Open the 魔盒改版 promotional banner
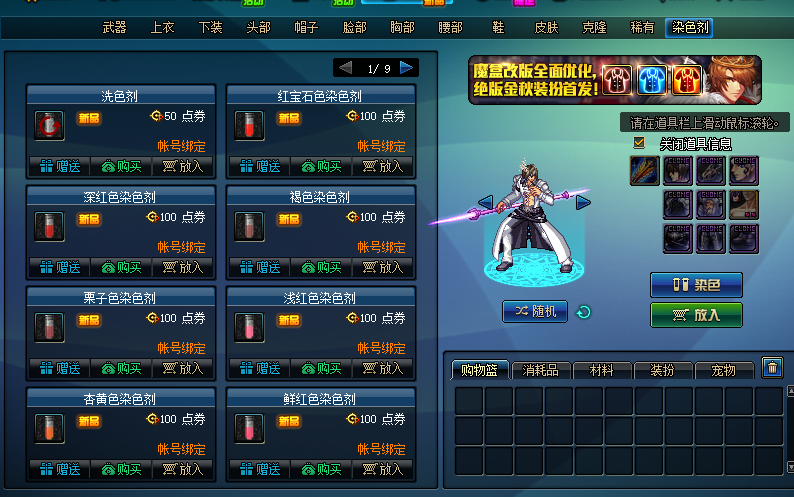The height and width of the screenshot is (497, 794). coord(614,80)
